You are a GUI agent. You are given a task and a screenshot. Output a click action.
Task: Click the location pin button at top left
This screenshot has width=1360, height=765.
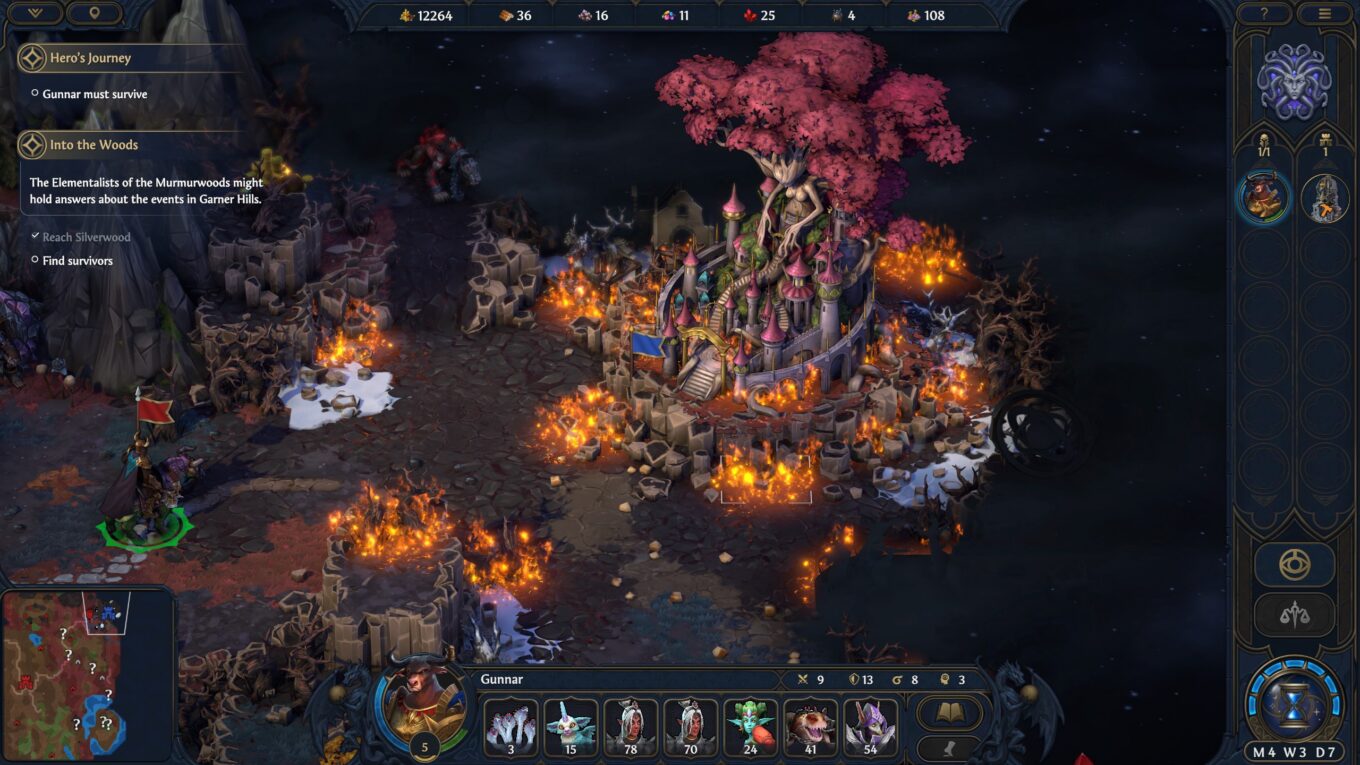point(95,14)
